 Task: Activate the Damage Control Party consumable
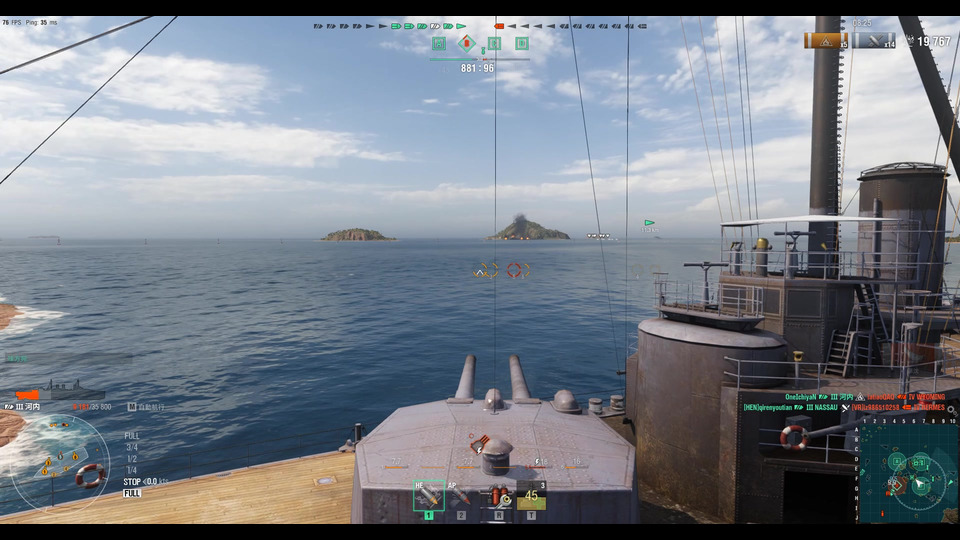click(497, 495)
